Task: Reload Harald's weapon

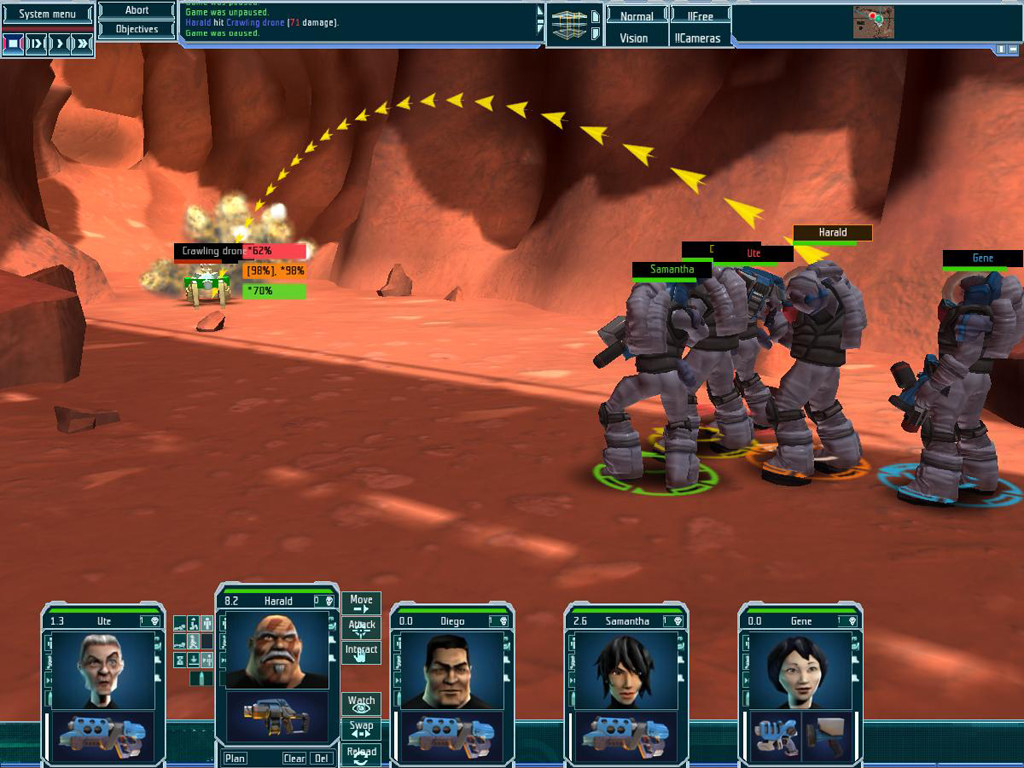Action: pos(361,754)
